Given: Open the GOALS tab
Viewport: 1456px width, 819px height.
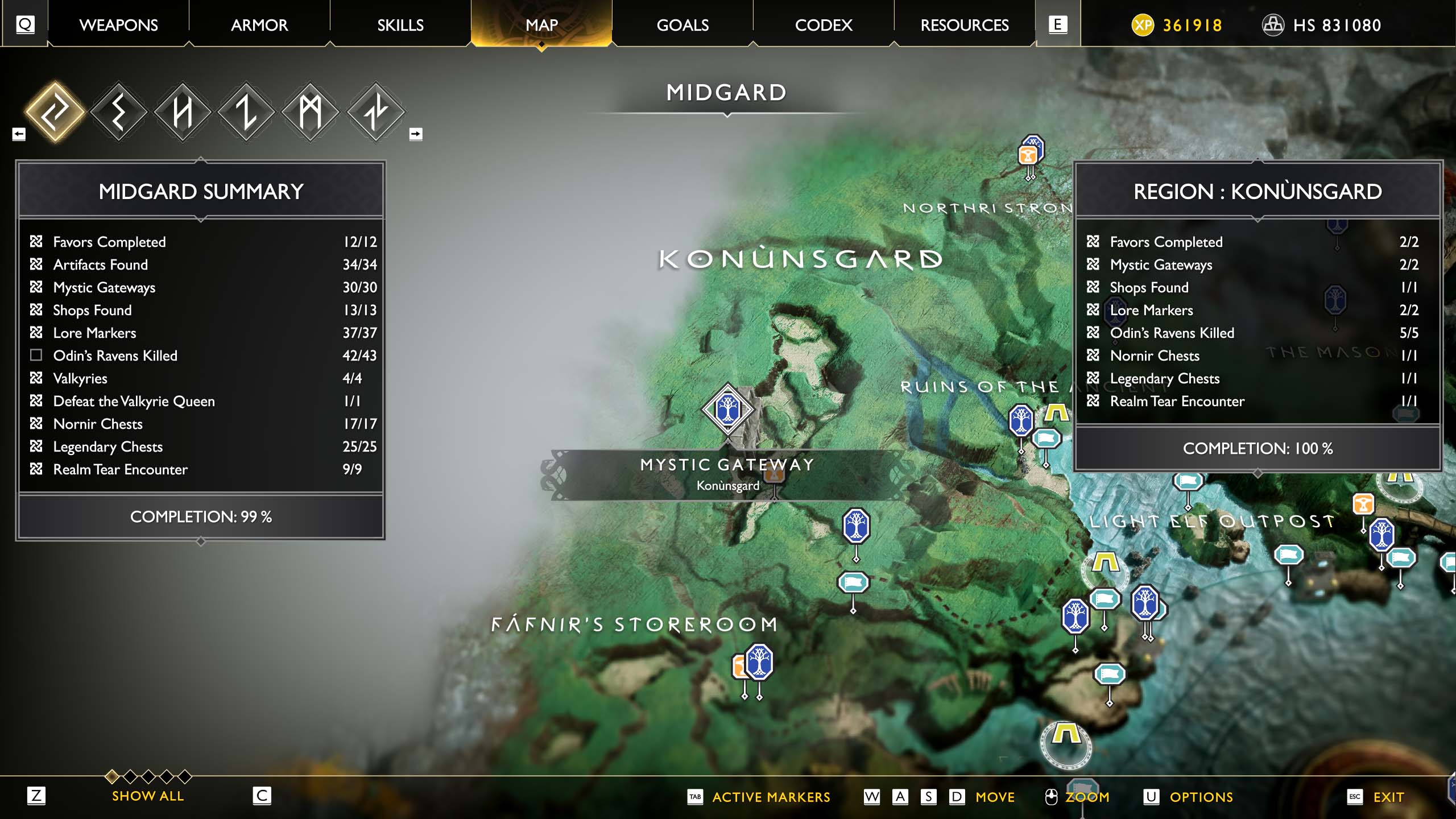Looking at the screenshot, I should coord(682,25).
